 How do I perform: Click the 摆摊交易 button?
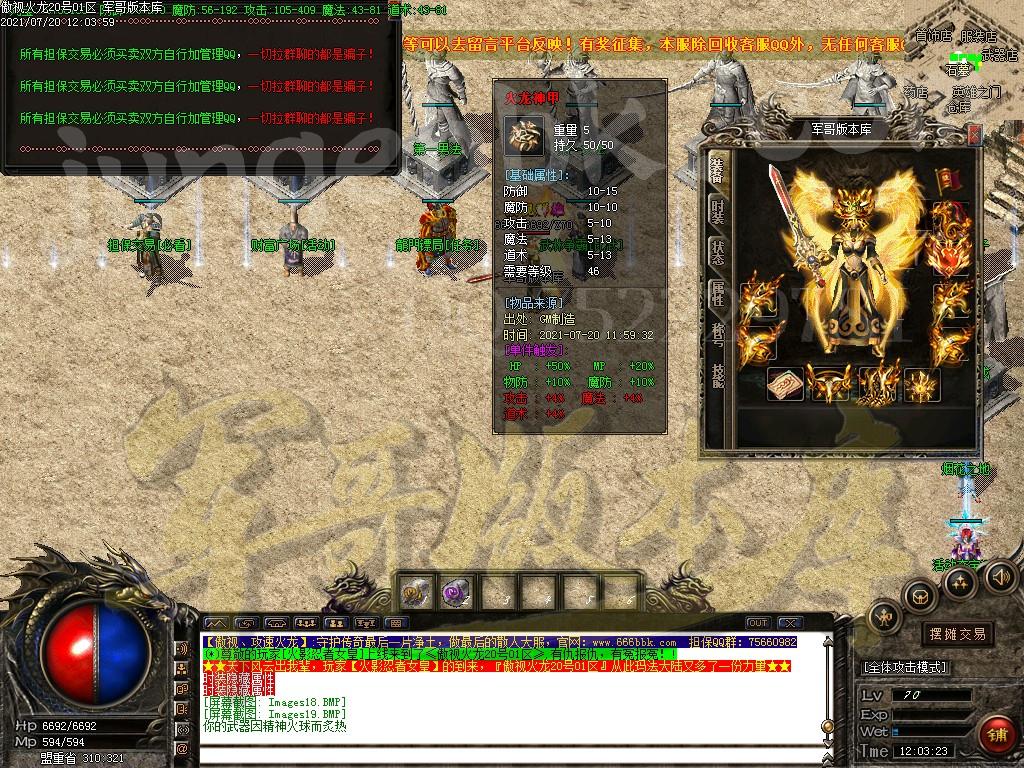tap(958, 634)
